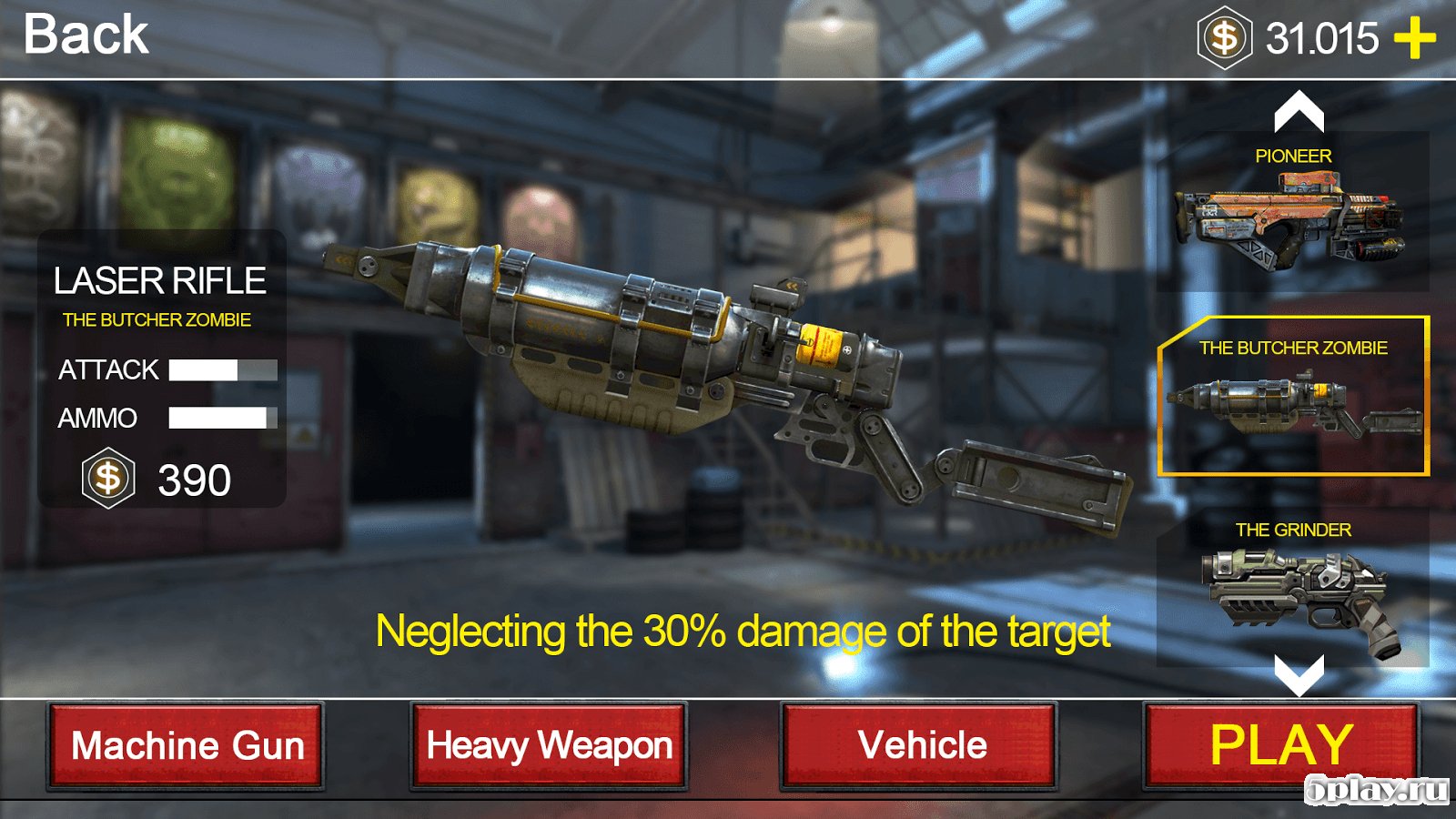Buy the laser rifle for 390
The image size is (1456, 819).
pos(159,479)
